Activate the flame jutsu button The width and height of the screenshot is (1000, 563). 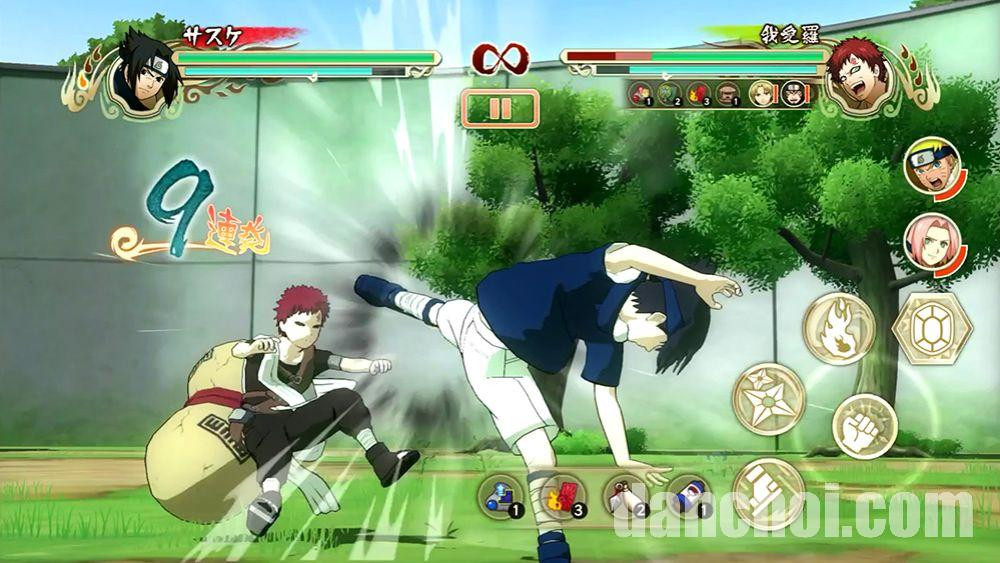tap(838, 329)
